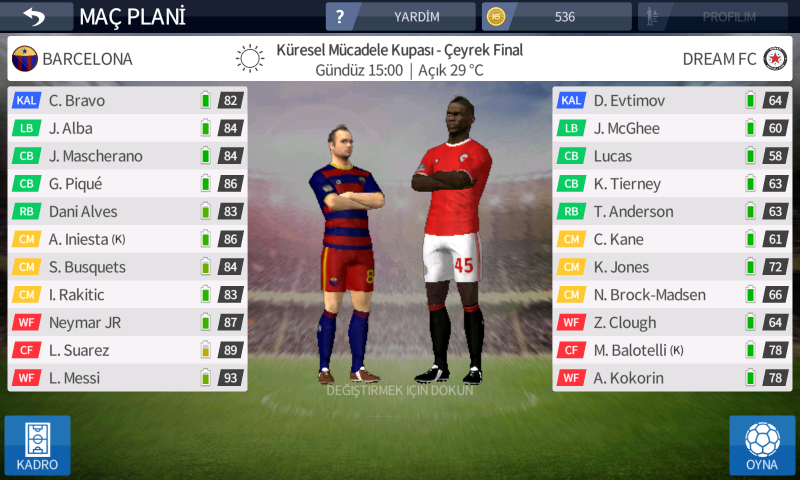Viewport: 800px width, 480px height.
Task: Choose Neymar JR from the lineup
Action: click(x=127, y=322)
